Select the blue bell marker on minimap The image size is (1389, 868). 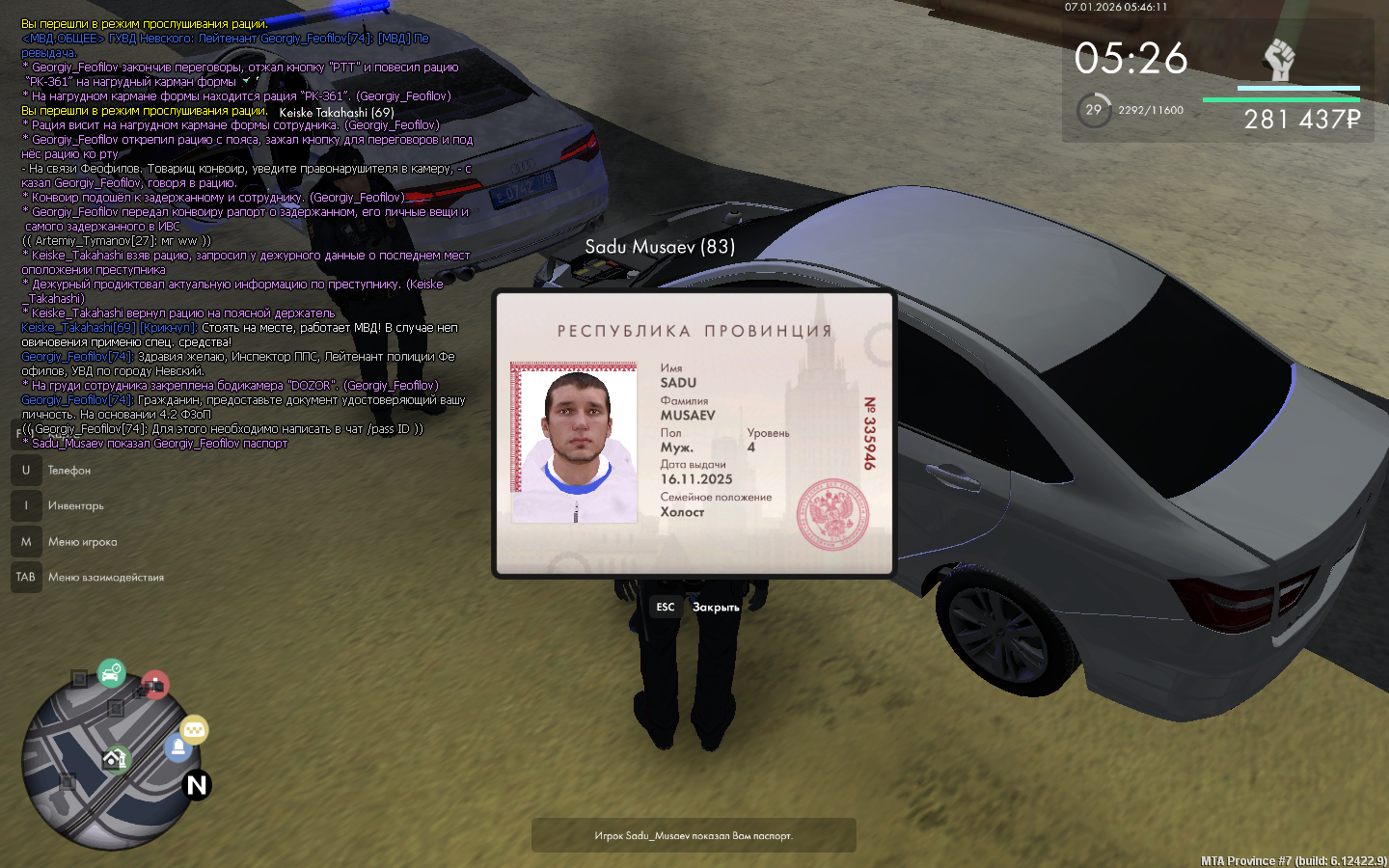click(177, 748)
